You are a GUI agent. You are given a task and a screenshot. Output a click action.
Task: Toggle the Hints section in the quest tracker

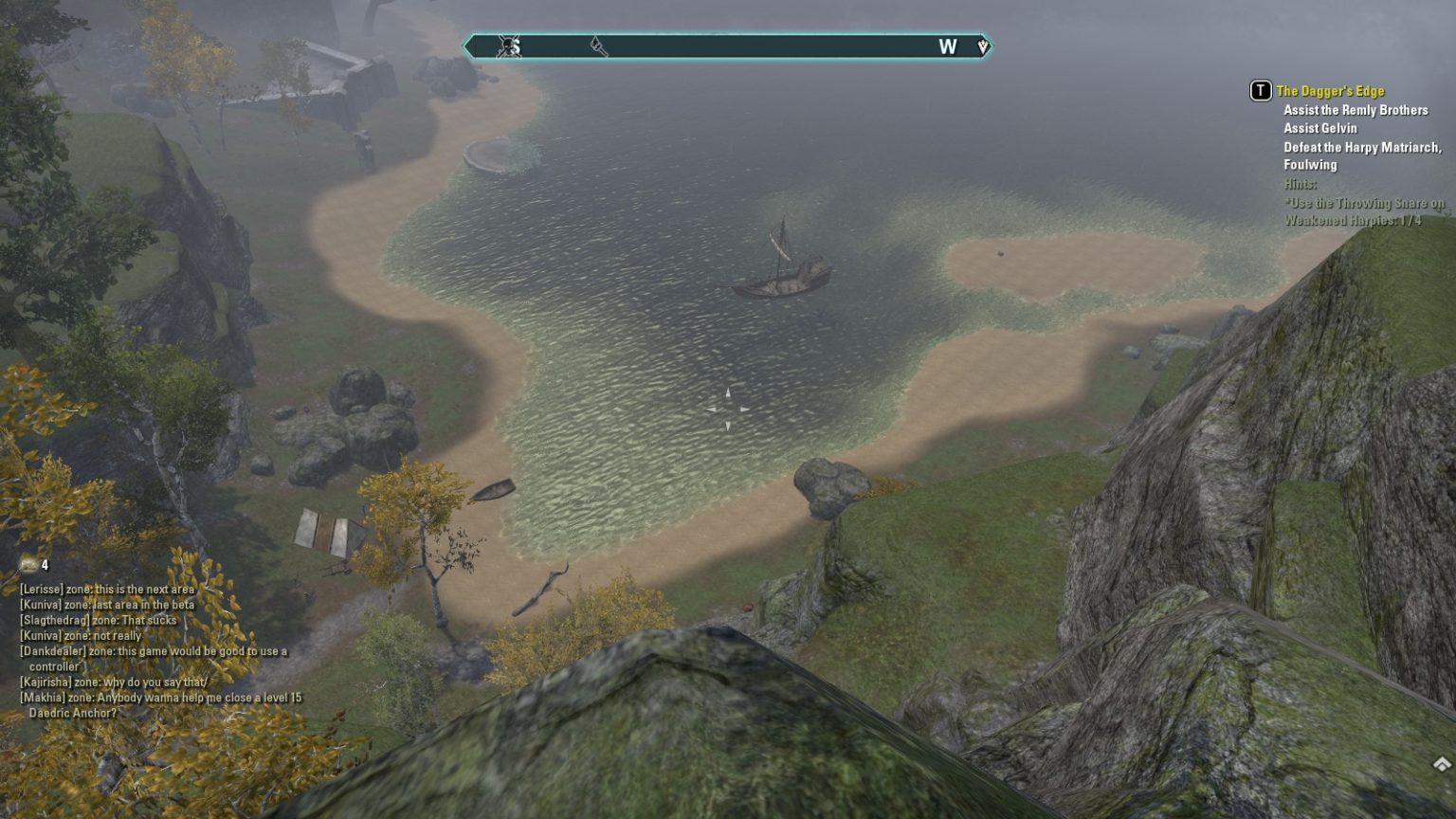click(x=1300, y=185)
